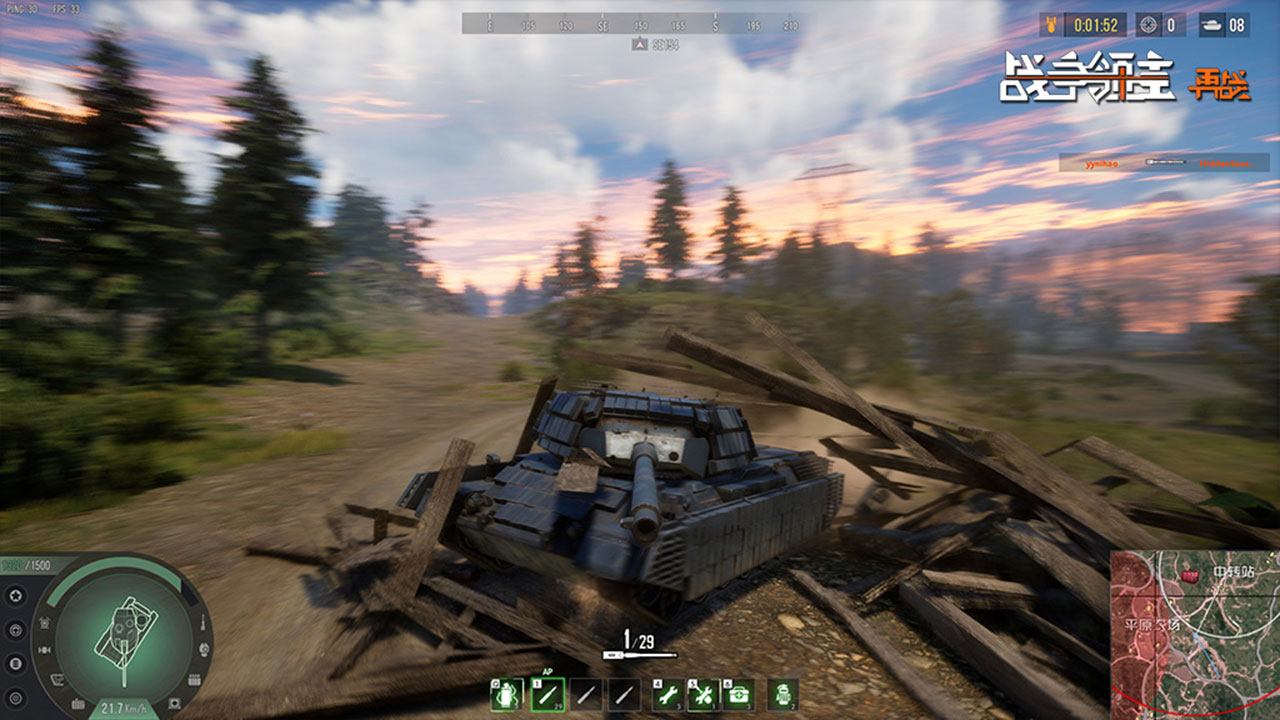The height and width of the screenshot is (720, 1280).
Task: Select the fire extinguisher item
Action: [x=784, y=694]
